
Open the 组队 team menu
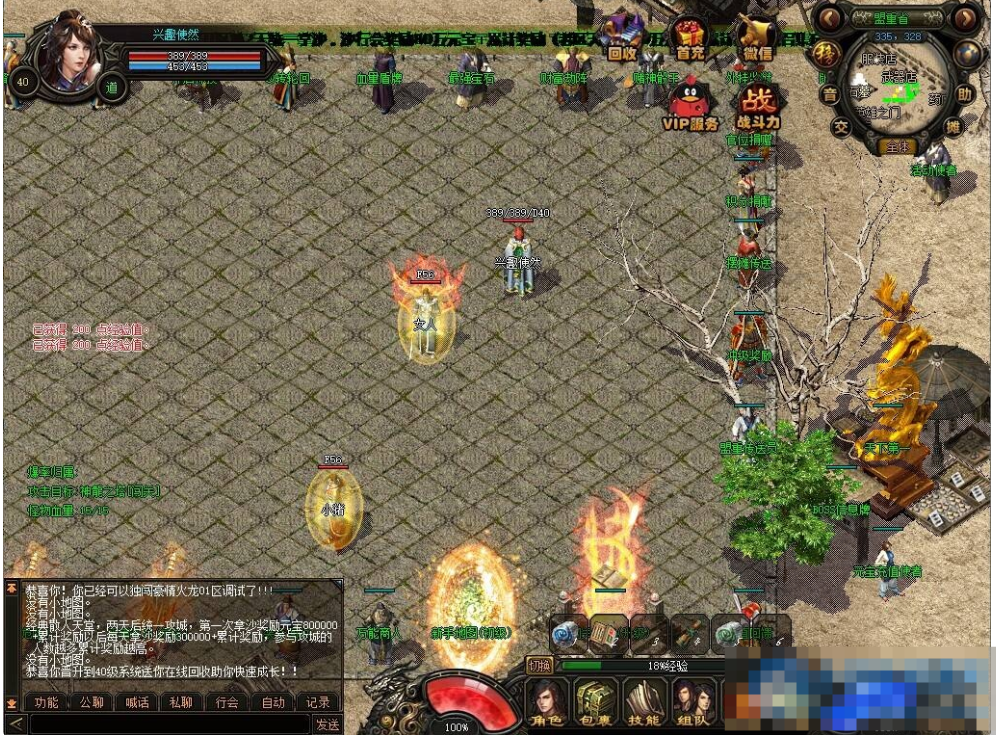pos(693,702)
